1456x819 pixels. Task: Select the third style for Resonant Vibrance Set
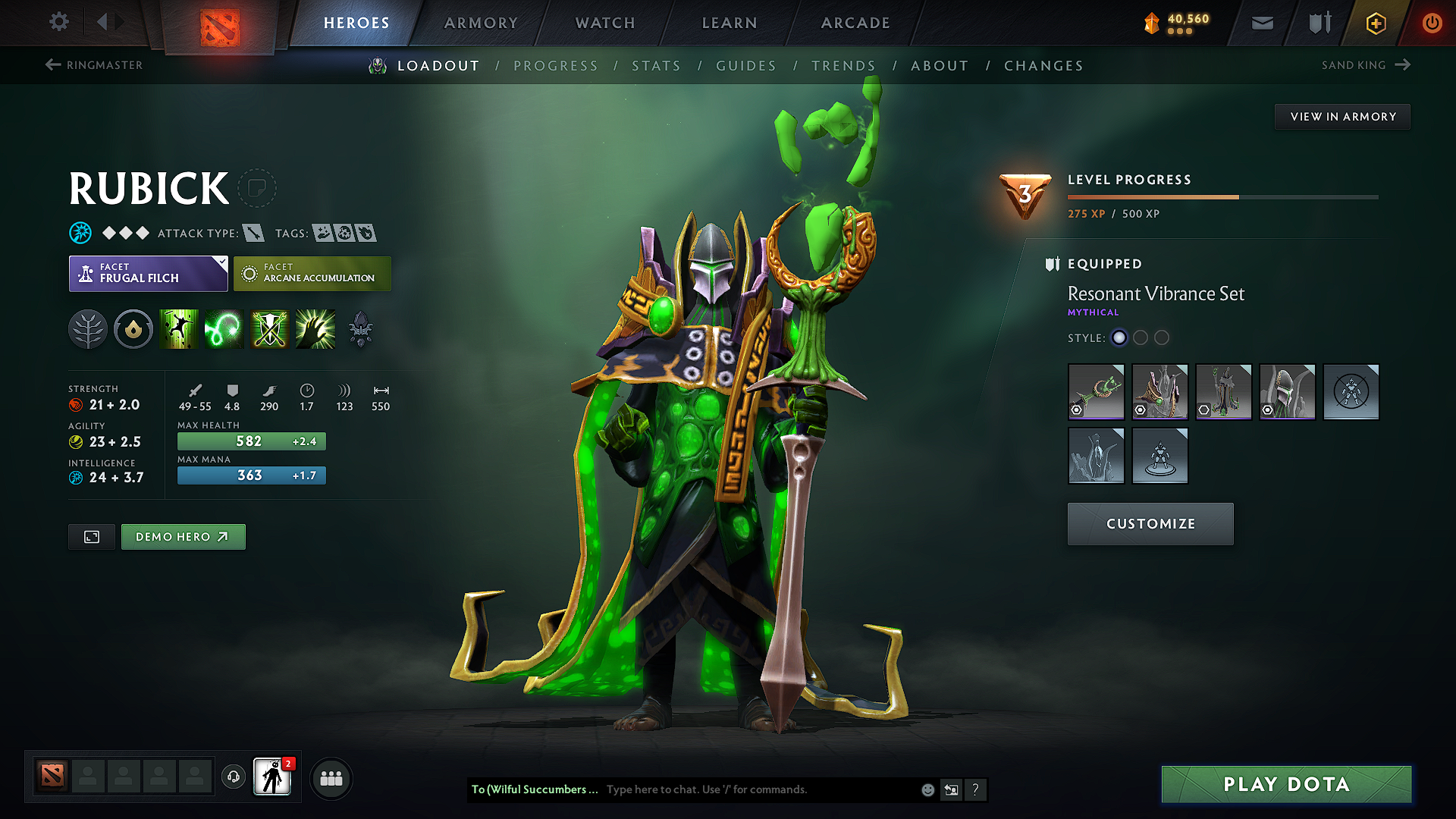(x=1162, y=338)
